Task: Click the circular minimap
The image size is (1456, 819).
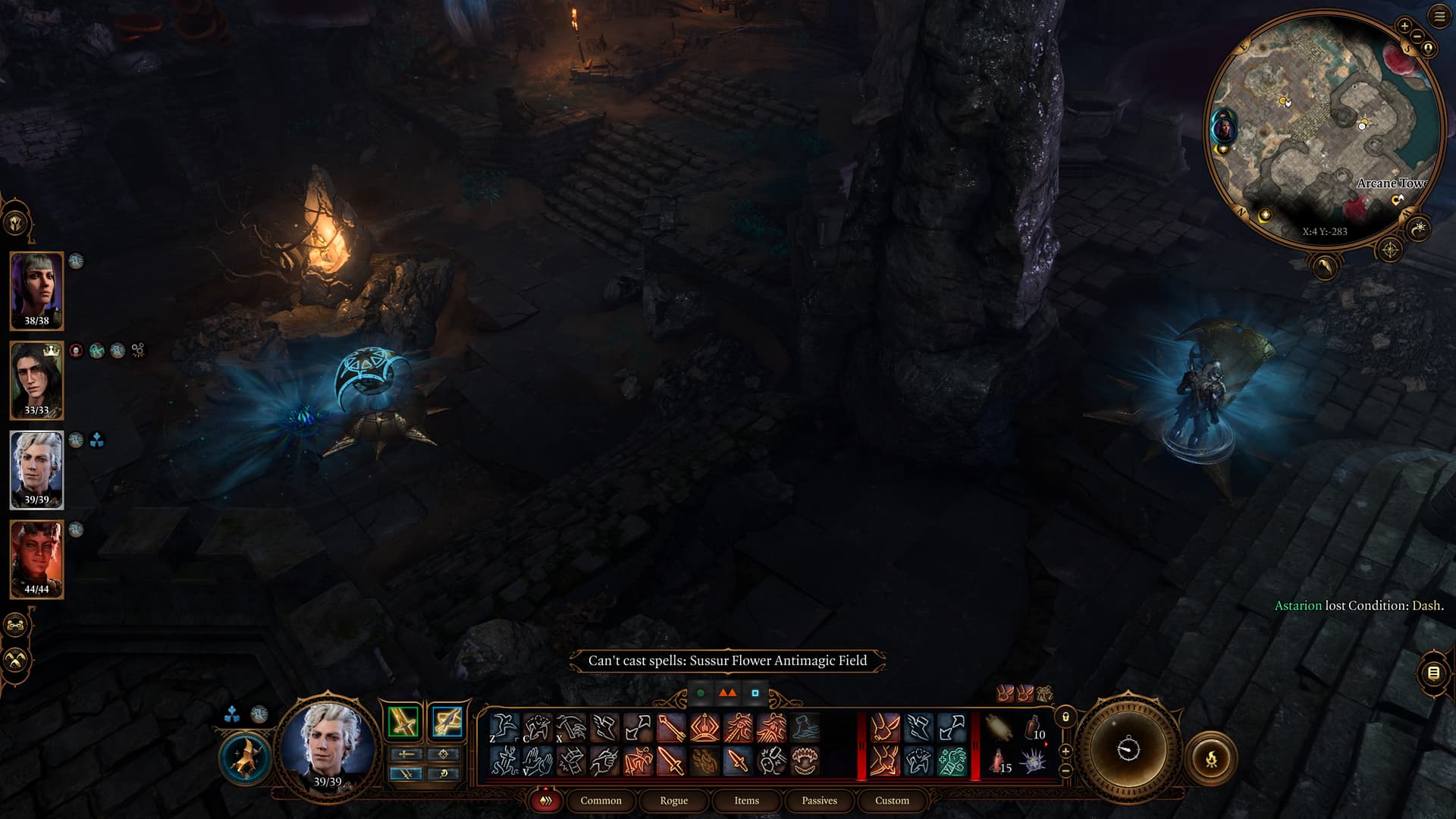Action: 1323,129
